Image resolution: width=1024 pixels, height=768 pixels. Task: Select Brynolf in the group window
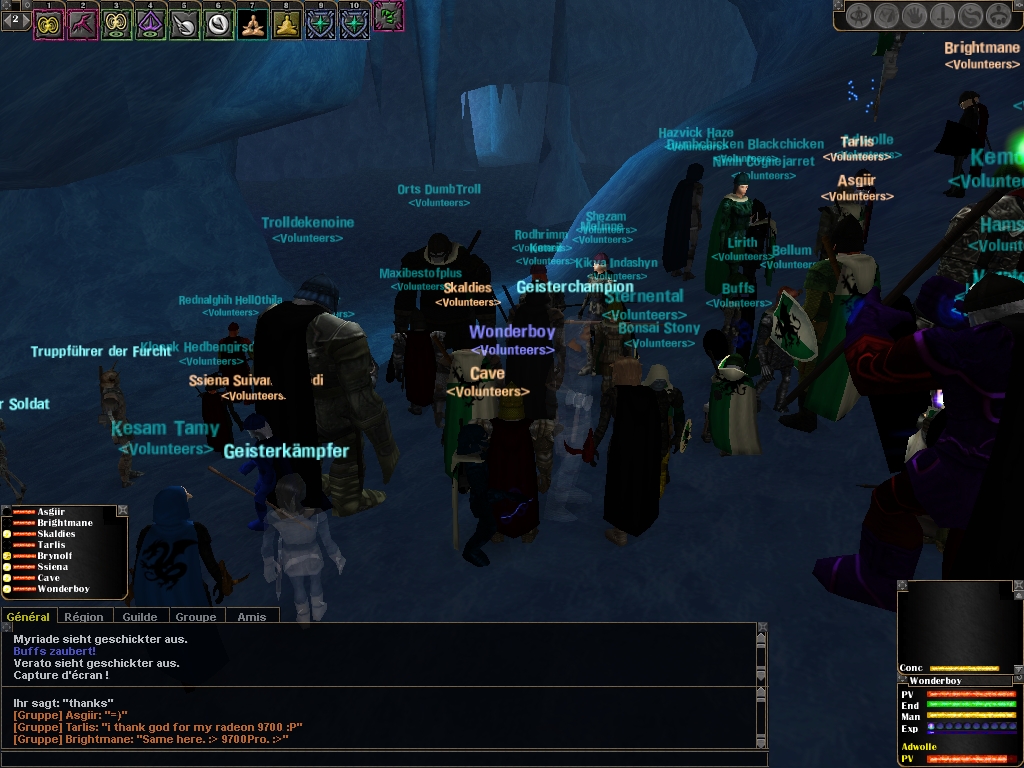click(x=55, y=556)
